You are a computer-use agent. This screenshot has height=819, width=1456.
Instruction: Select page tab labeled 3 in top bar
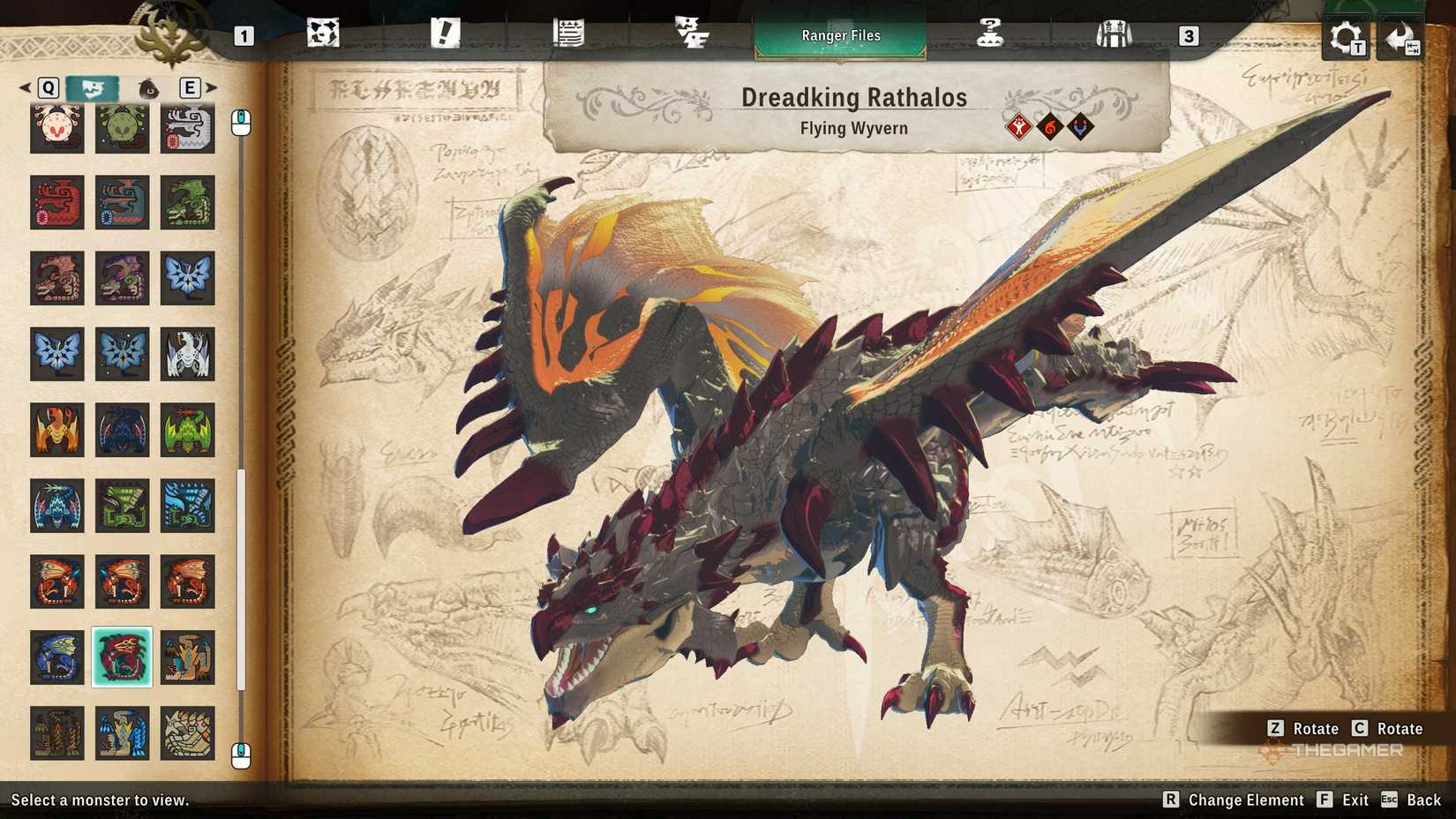click(1189, 36)
